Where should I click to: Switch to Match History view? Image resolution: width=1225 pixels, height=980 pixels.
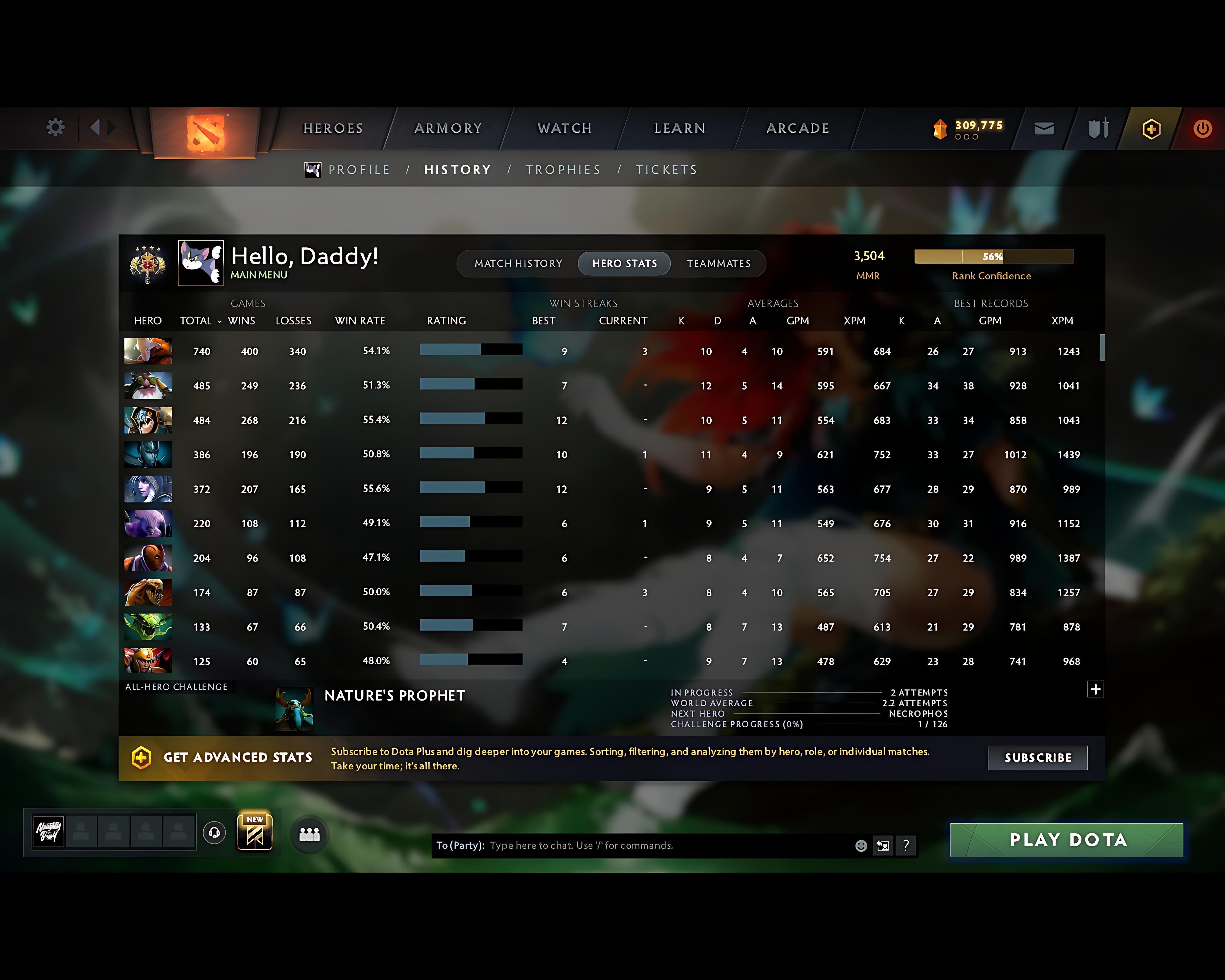(518, 263)
